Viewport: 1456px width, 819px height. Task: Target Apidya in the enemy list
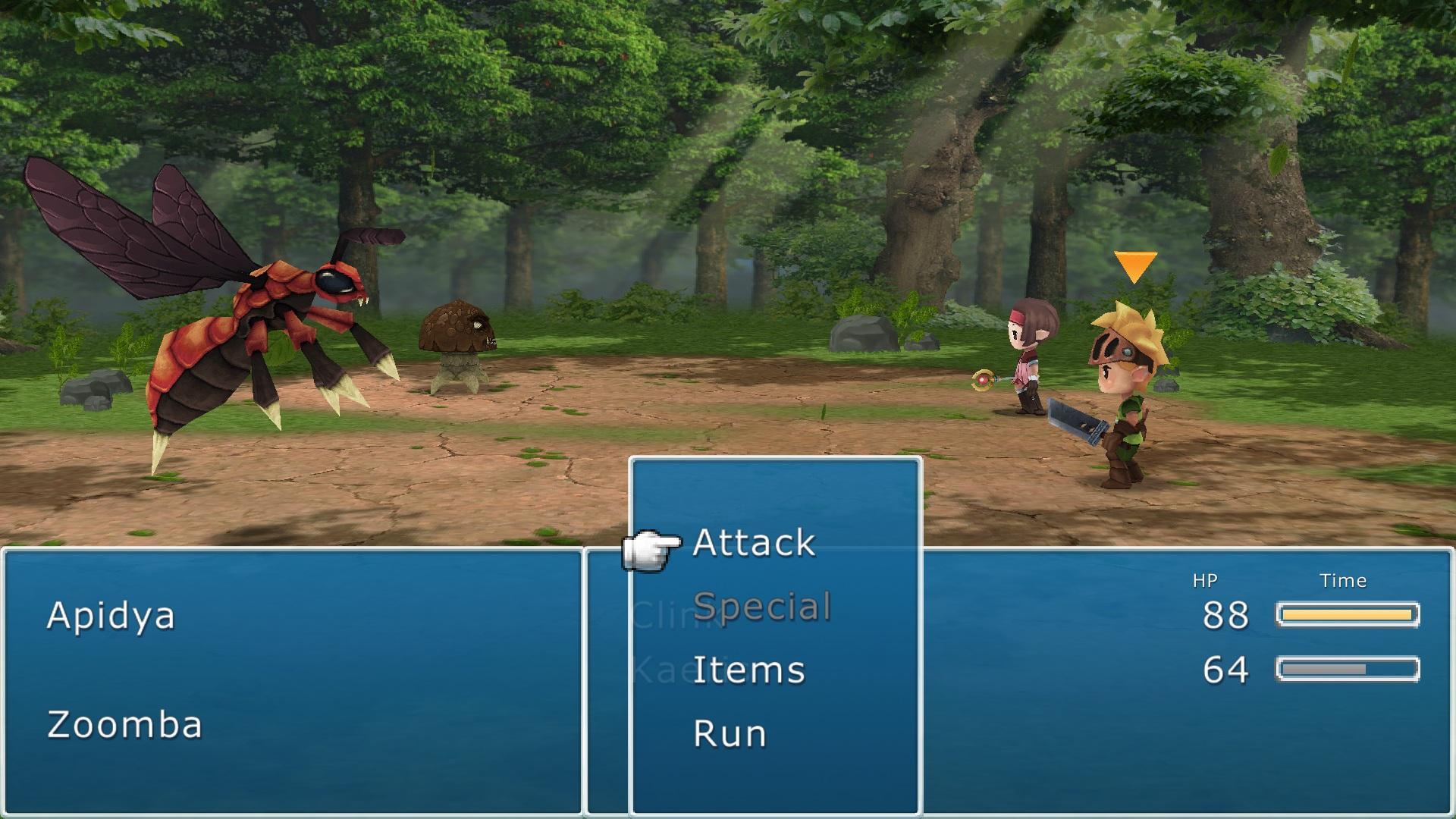[x=111, y=616]
